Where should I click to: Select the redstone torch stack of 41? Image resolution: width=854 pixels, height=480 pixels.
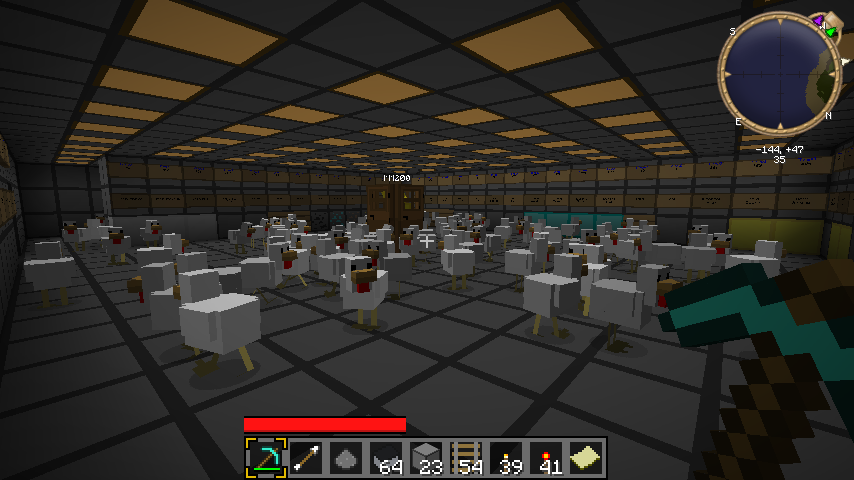pyautogui.click(x=546, y=458)
